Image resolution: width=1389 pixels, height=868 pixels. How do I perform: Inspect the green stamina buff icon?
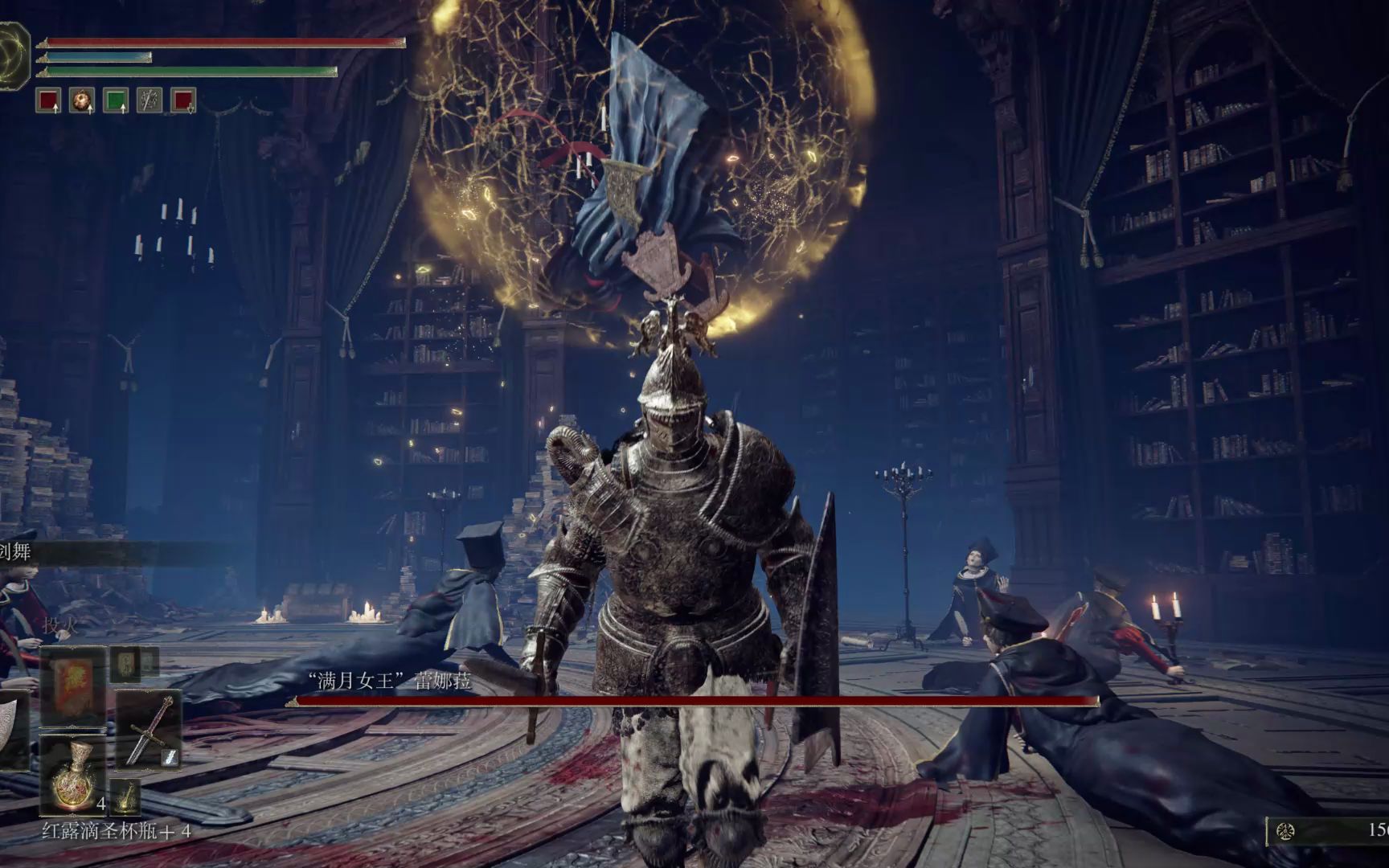(x=116, y=100)
